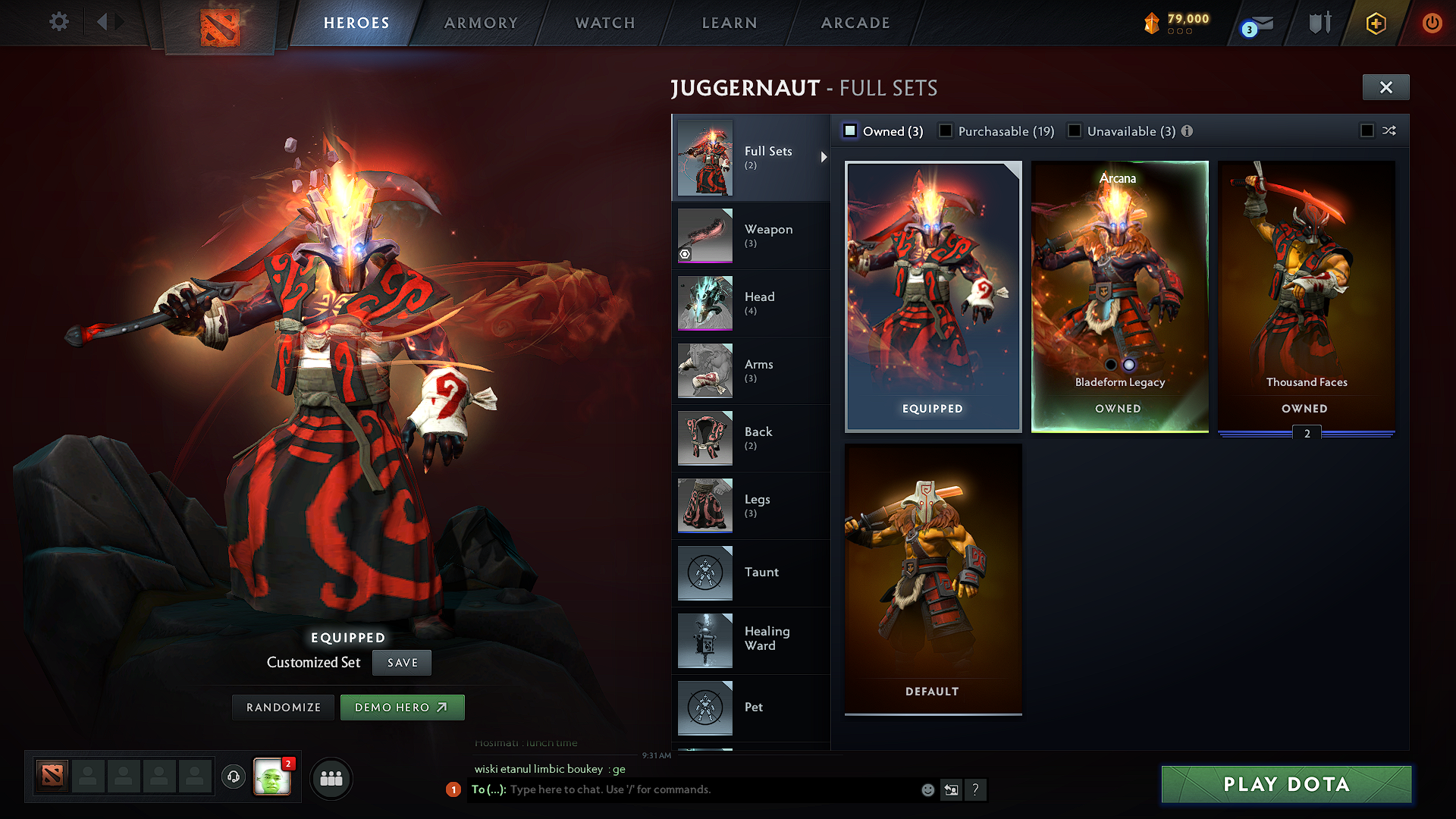Click the Dota 2 crest logo
The height and width of the screenshot is (819, 1456).
tap(219, 24)
